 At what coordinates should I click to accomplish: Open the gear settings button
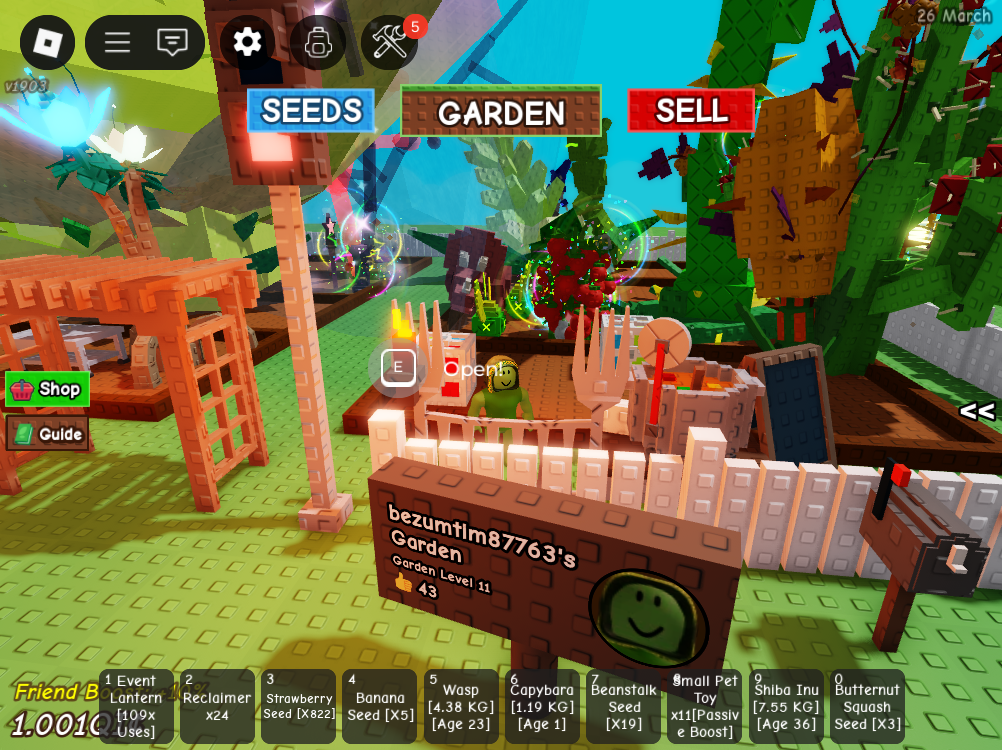pos(247,42)
